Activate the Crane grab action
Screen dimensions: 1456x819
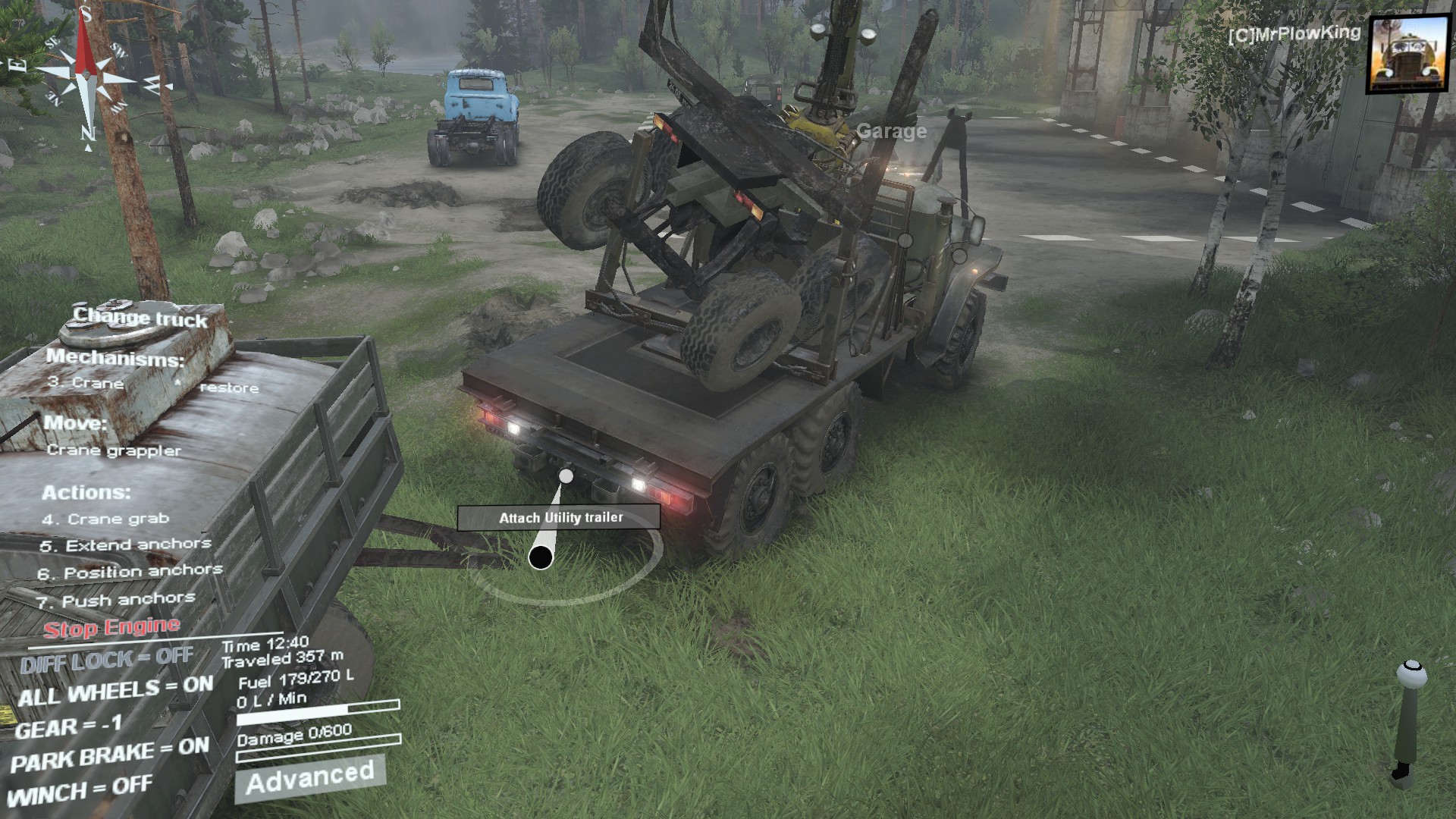pyautogui.click(x=105, y=519)
